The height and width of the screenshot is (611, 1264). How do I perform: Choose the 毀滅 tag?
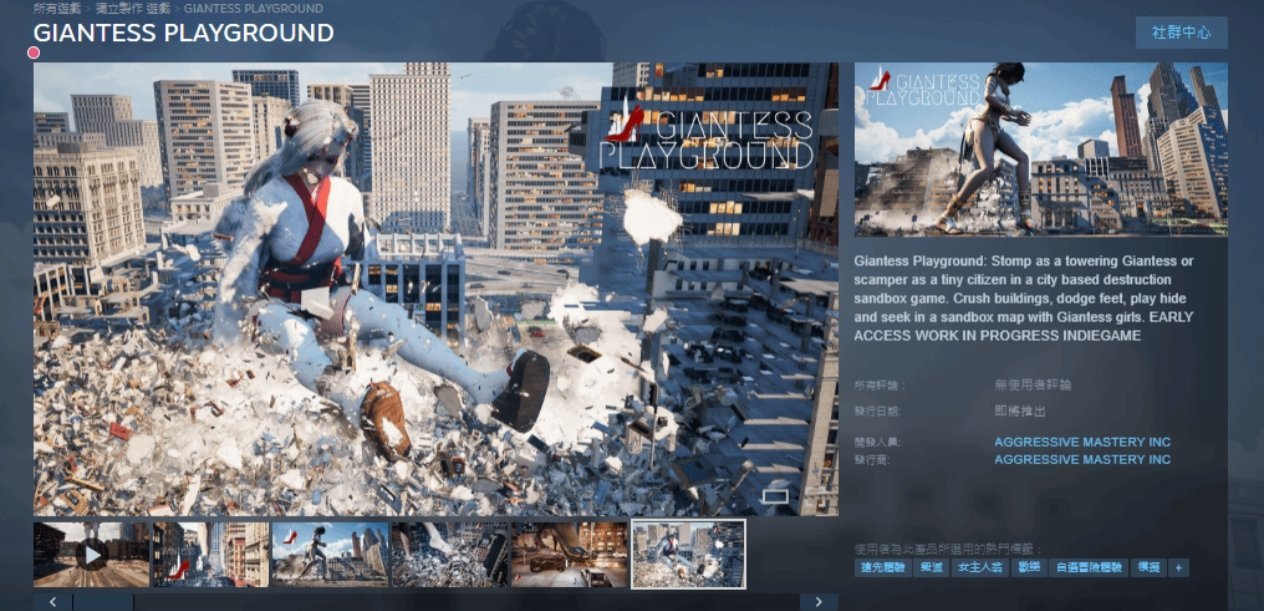click(931, 567)
